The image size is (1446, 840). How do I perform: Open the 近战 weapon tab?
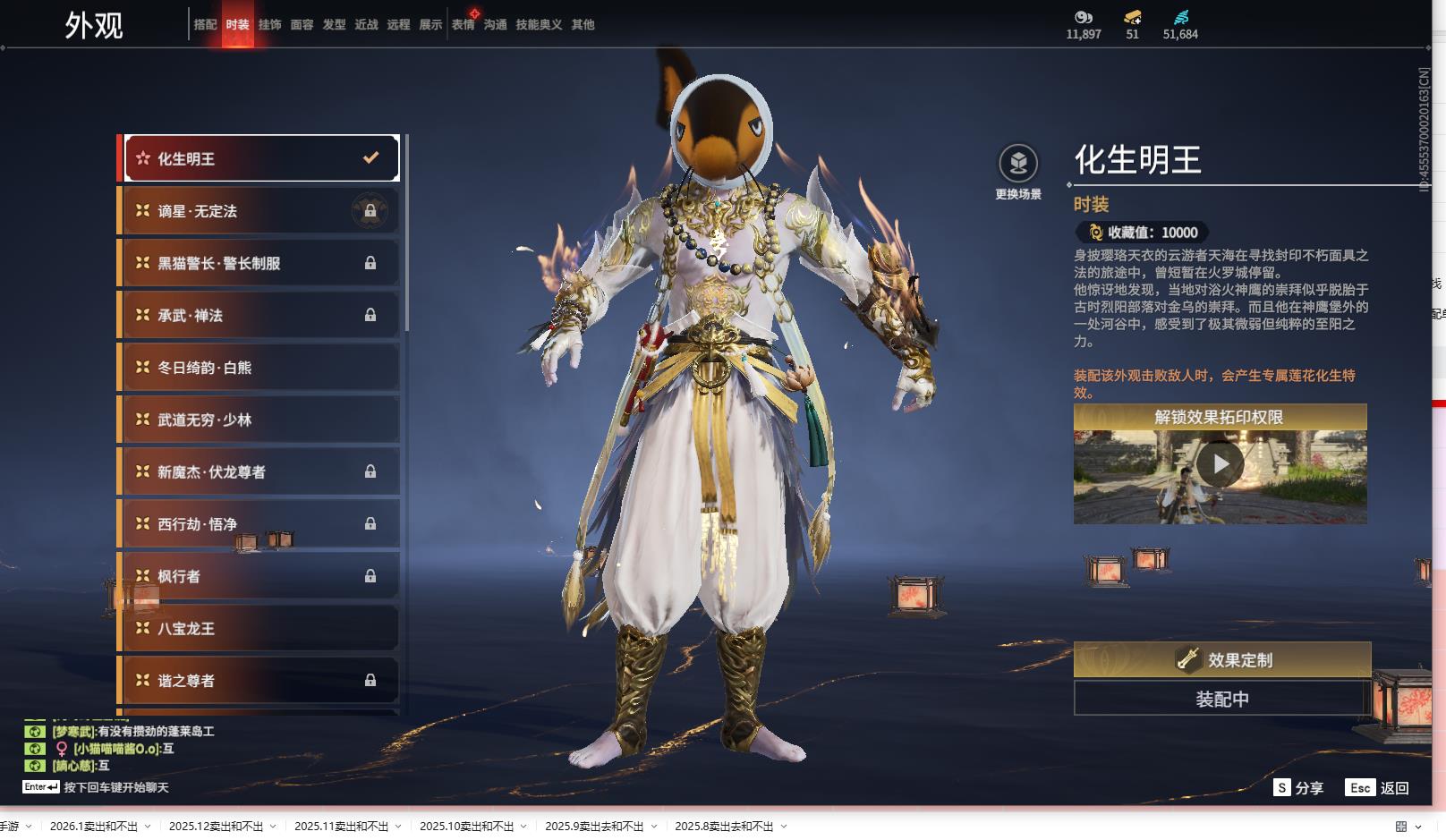366,25
